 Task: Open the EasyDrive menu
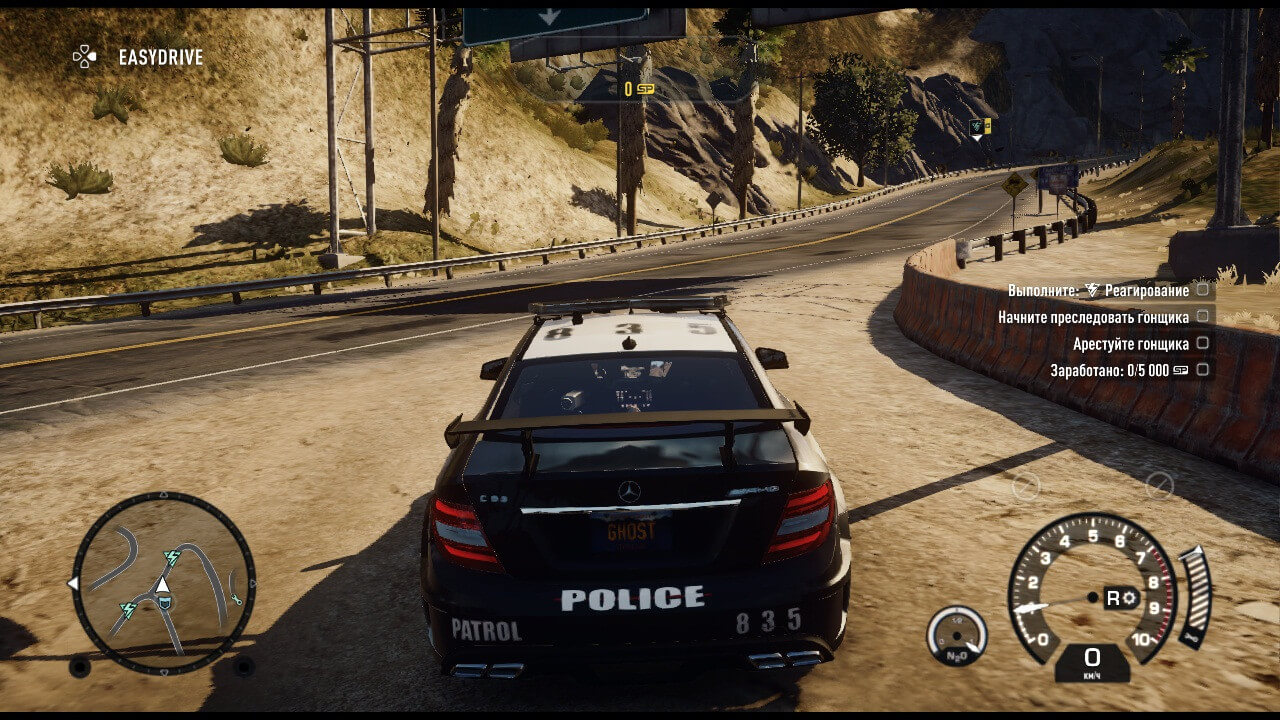tap(138, 57)
